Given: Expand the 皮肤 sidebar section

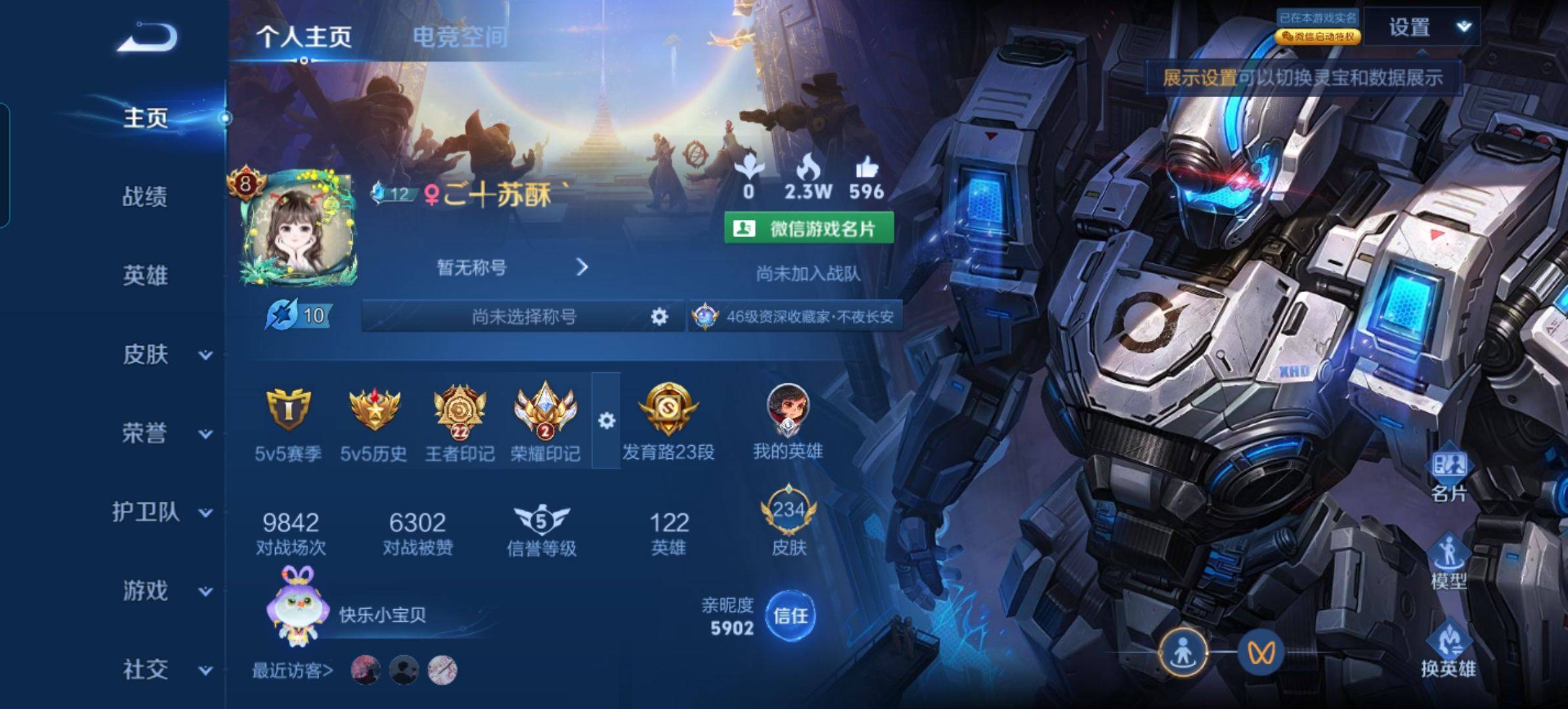Looking at the screenshot, I should (164, 354).
